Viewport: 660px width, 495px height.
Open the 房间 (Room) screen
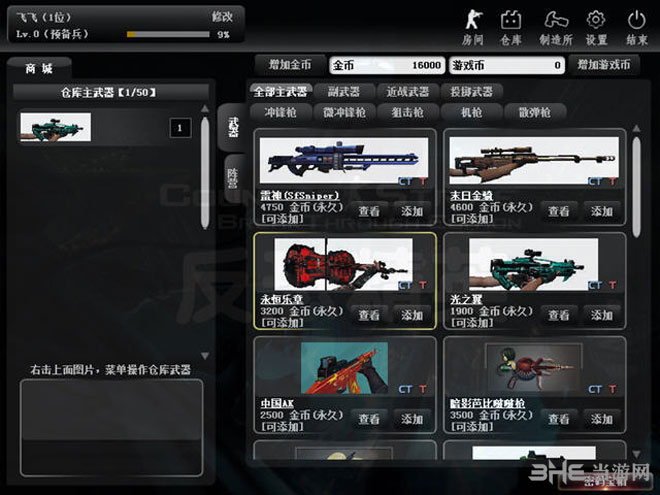[473, 26]
